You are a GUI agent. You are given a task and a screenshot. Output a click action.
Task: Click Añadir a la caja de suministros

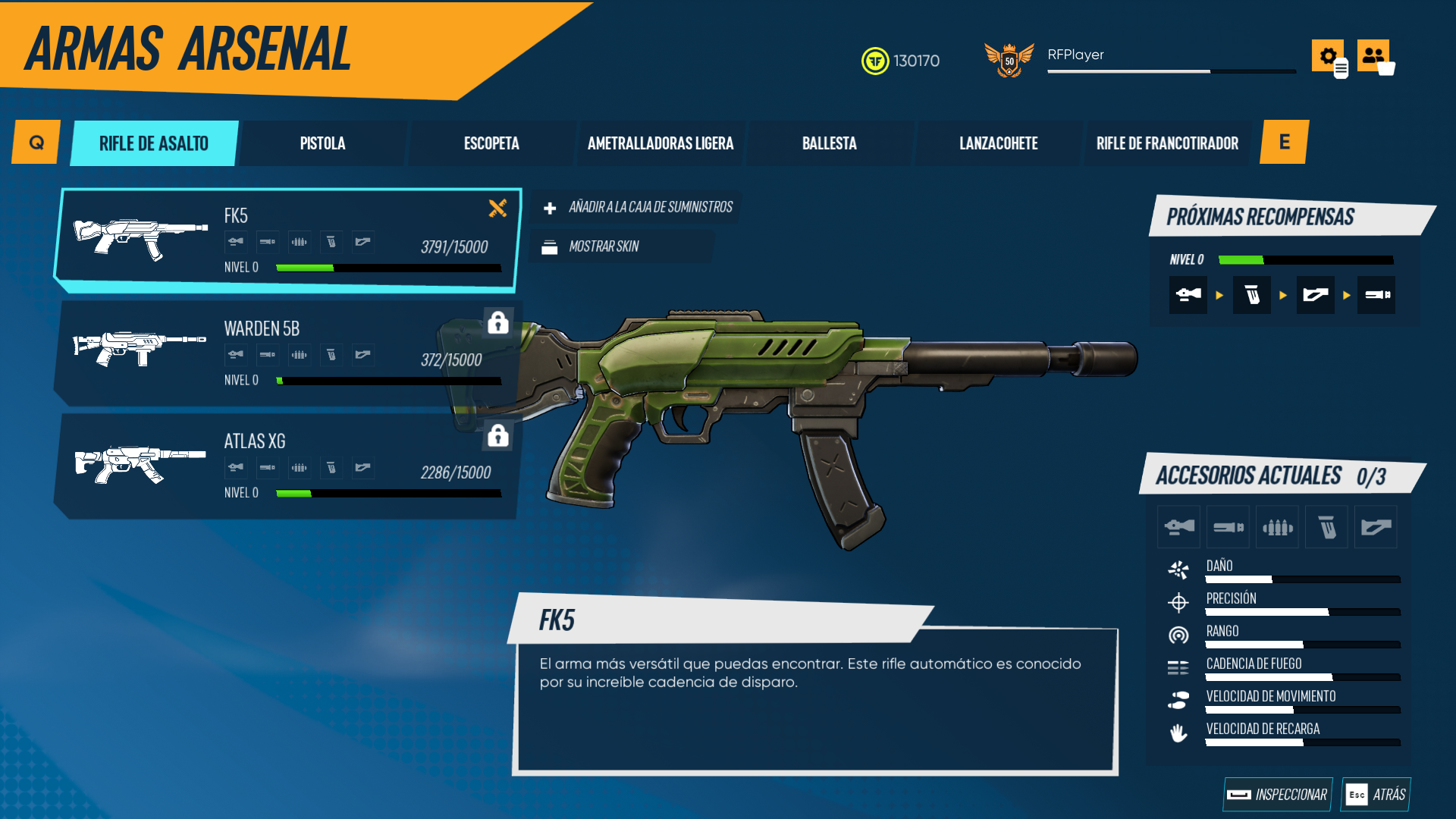coord(637,207)
